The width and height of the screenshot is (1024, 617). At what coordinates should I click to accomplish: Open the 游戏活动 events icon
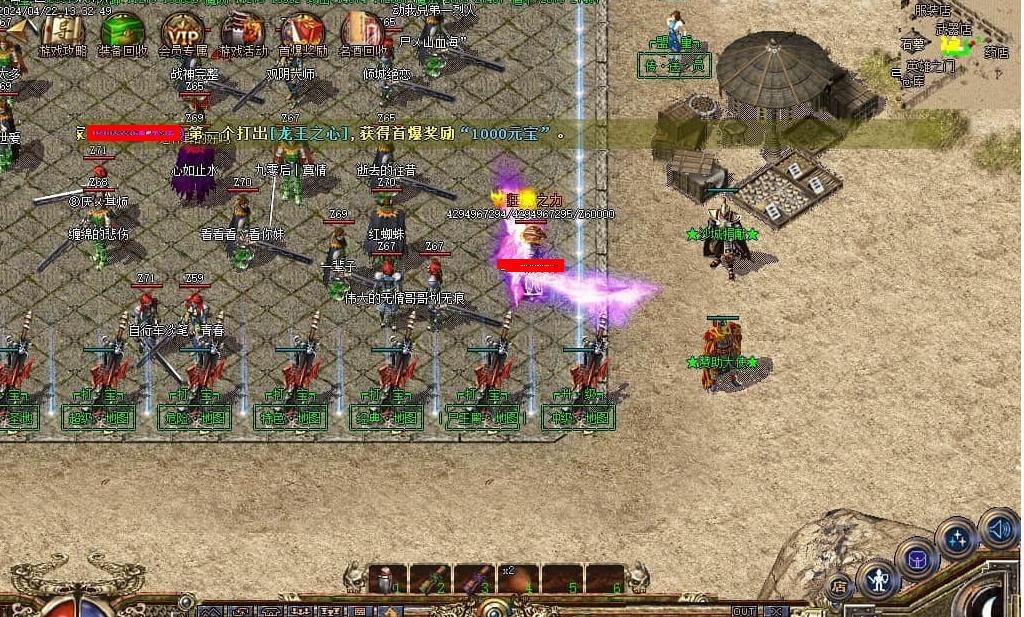243,32
